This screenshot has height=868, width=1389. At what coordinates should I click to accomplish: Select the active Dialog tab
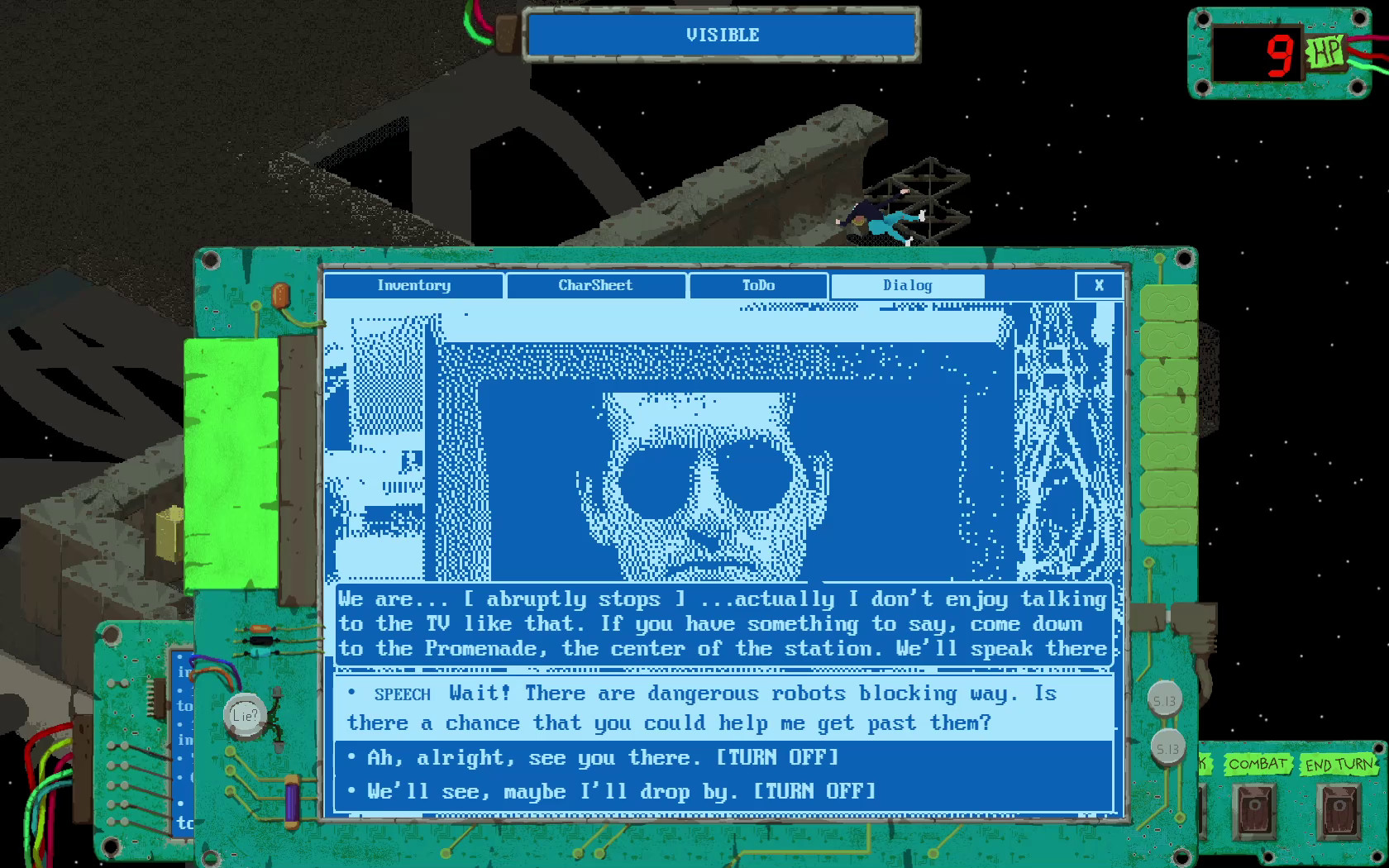click(x=907, y=285)
